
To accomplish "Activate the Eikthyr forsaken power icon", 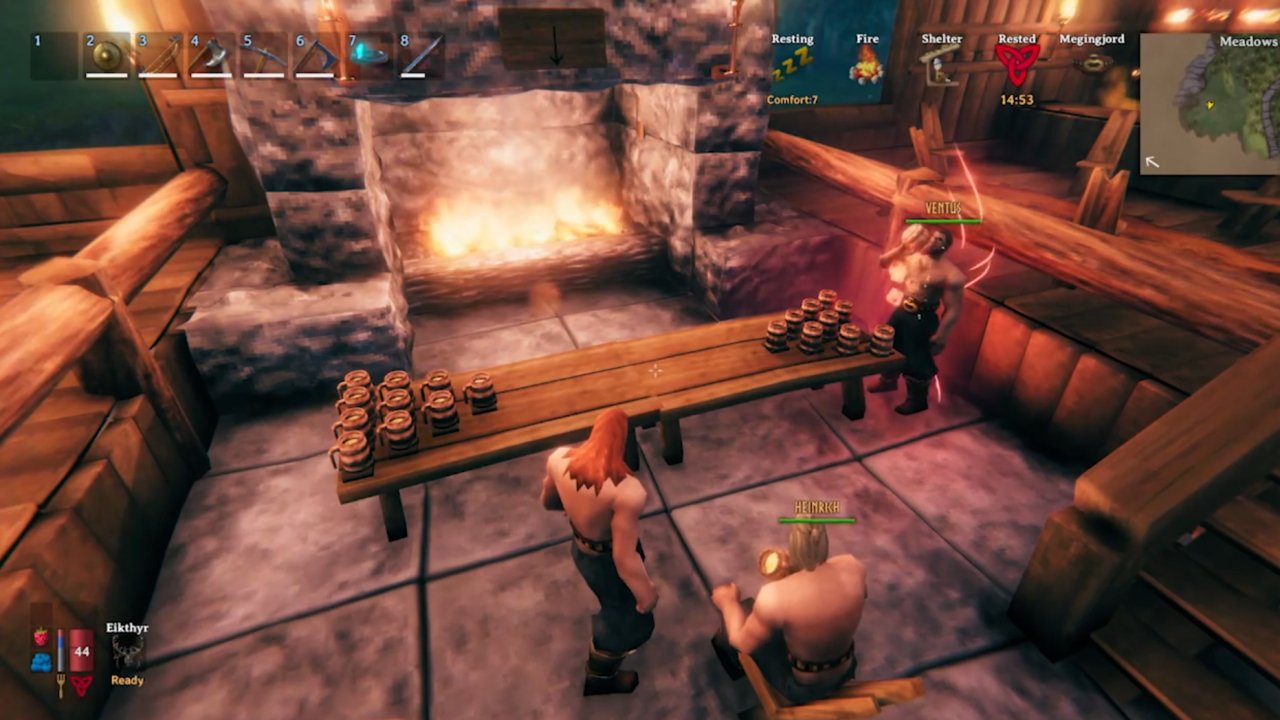I will 127,652.
